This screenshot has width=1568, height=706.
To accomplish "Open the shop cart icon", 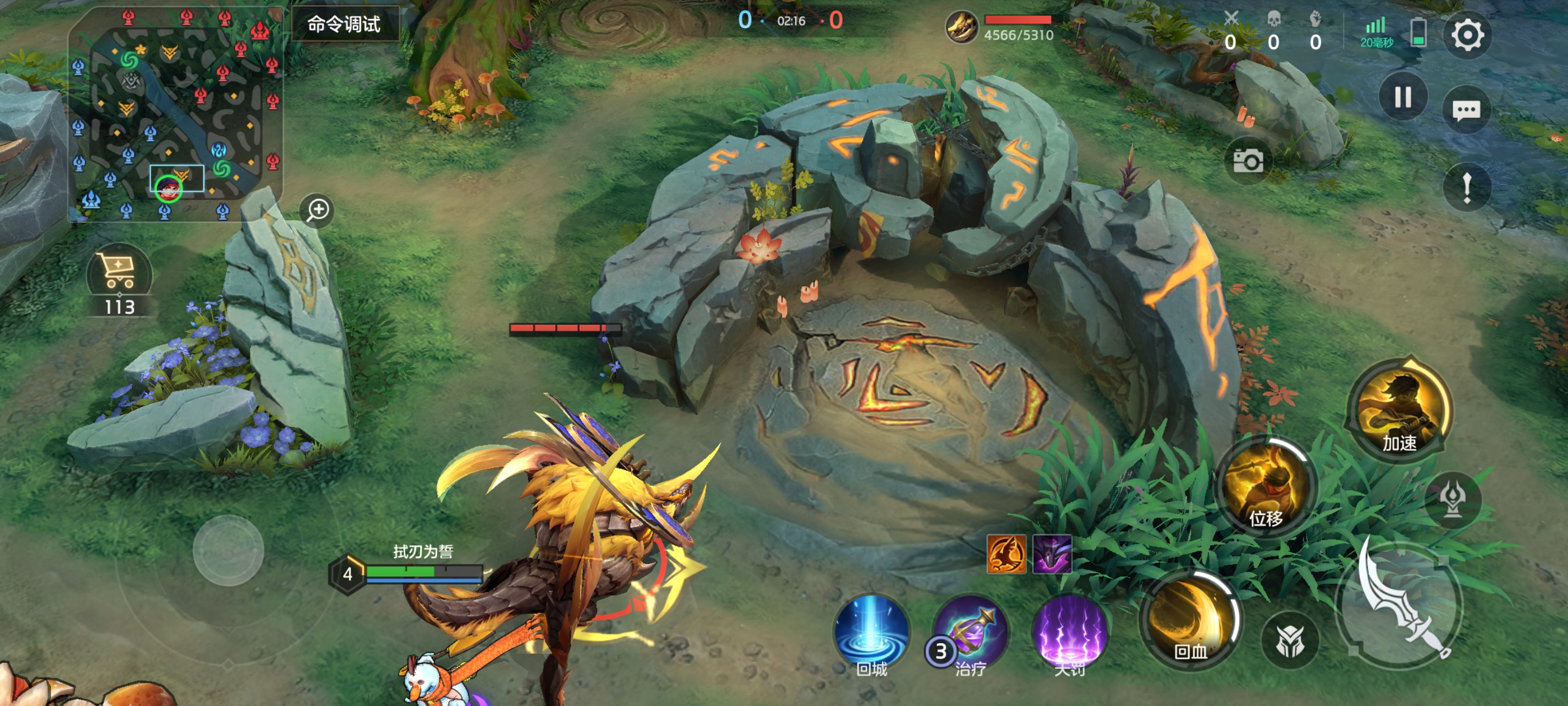I will pyautogui.click(x=119, y=271).
